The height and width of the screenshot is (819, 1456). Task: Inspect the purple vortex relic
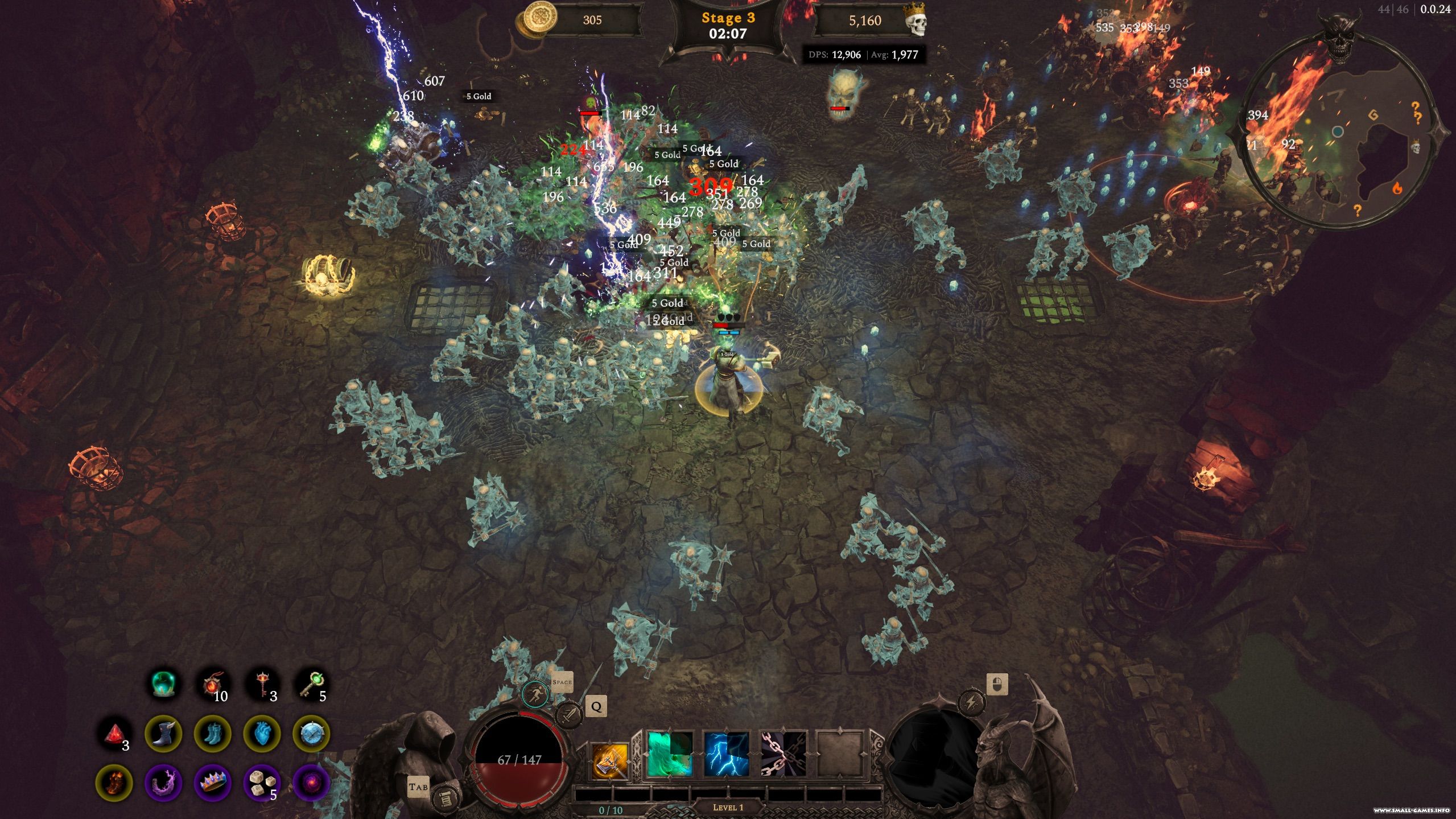[311, 783]
